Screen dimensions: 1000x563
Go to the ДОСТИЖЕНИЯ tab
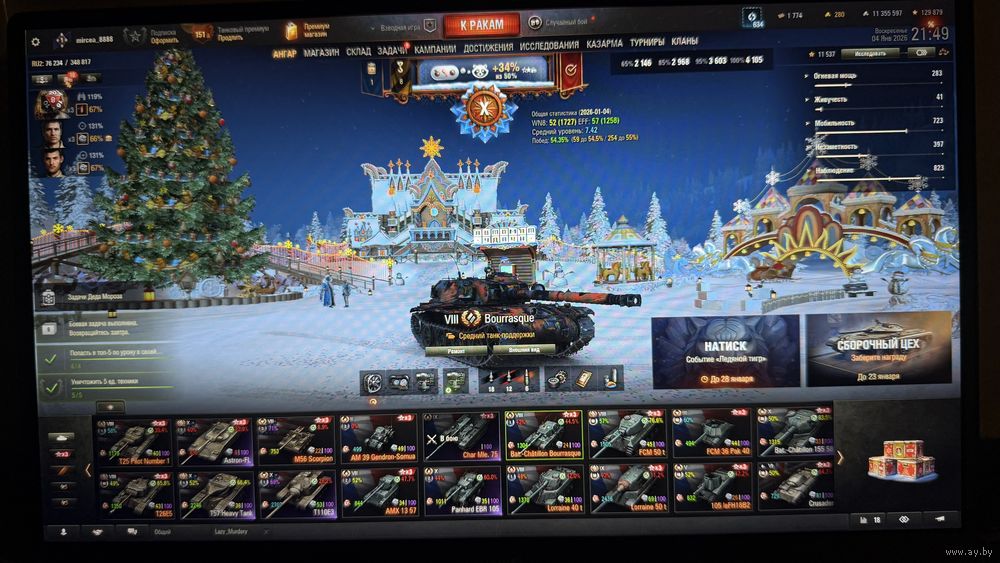(488, 47)
